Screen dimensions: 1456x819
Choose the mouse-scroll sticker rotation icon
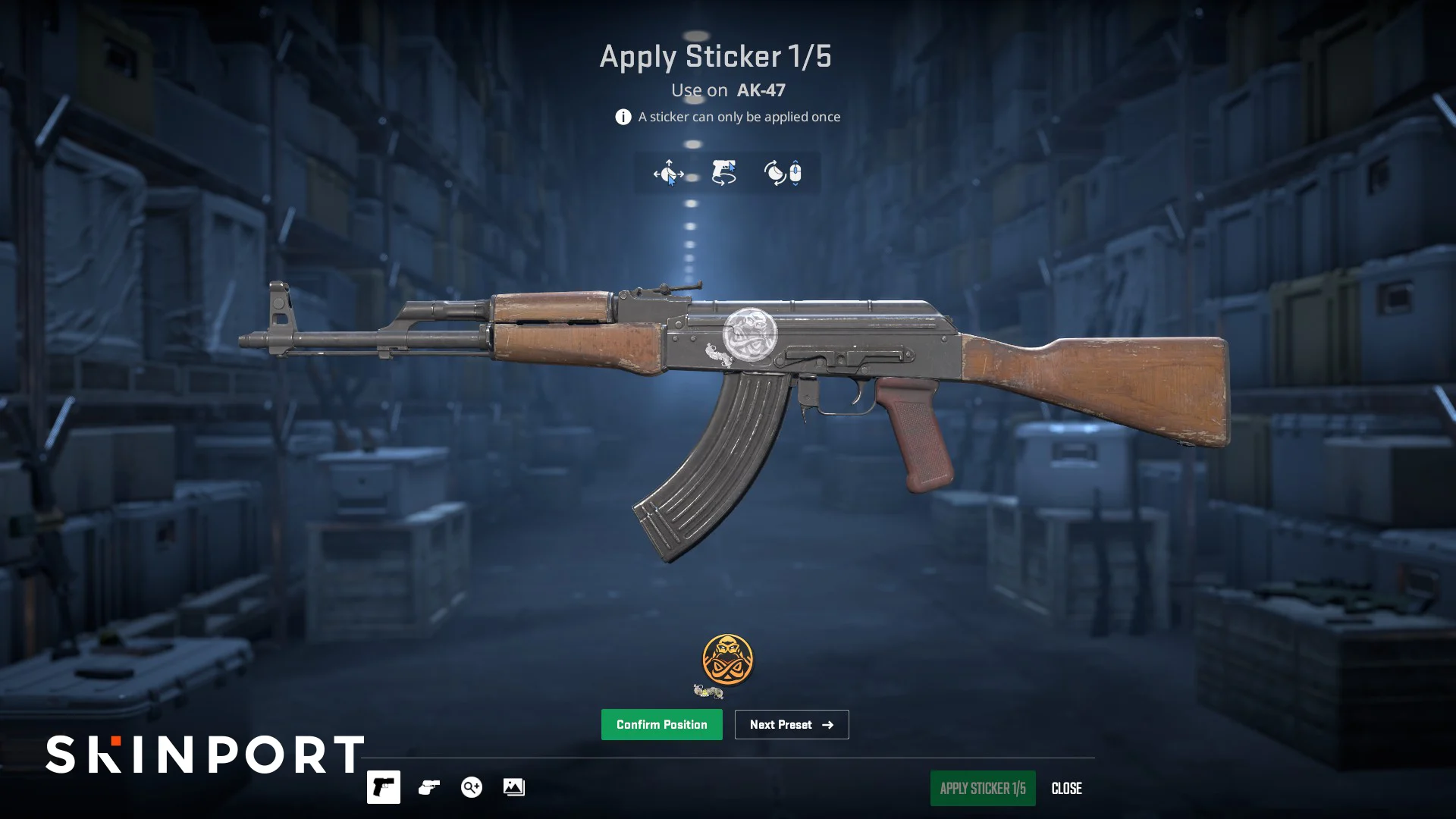tap(783, 173)
